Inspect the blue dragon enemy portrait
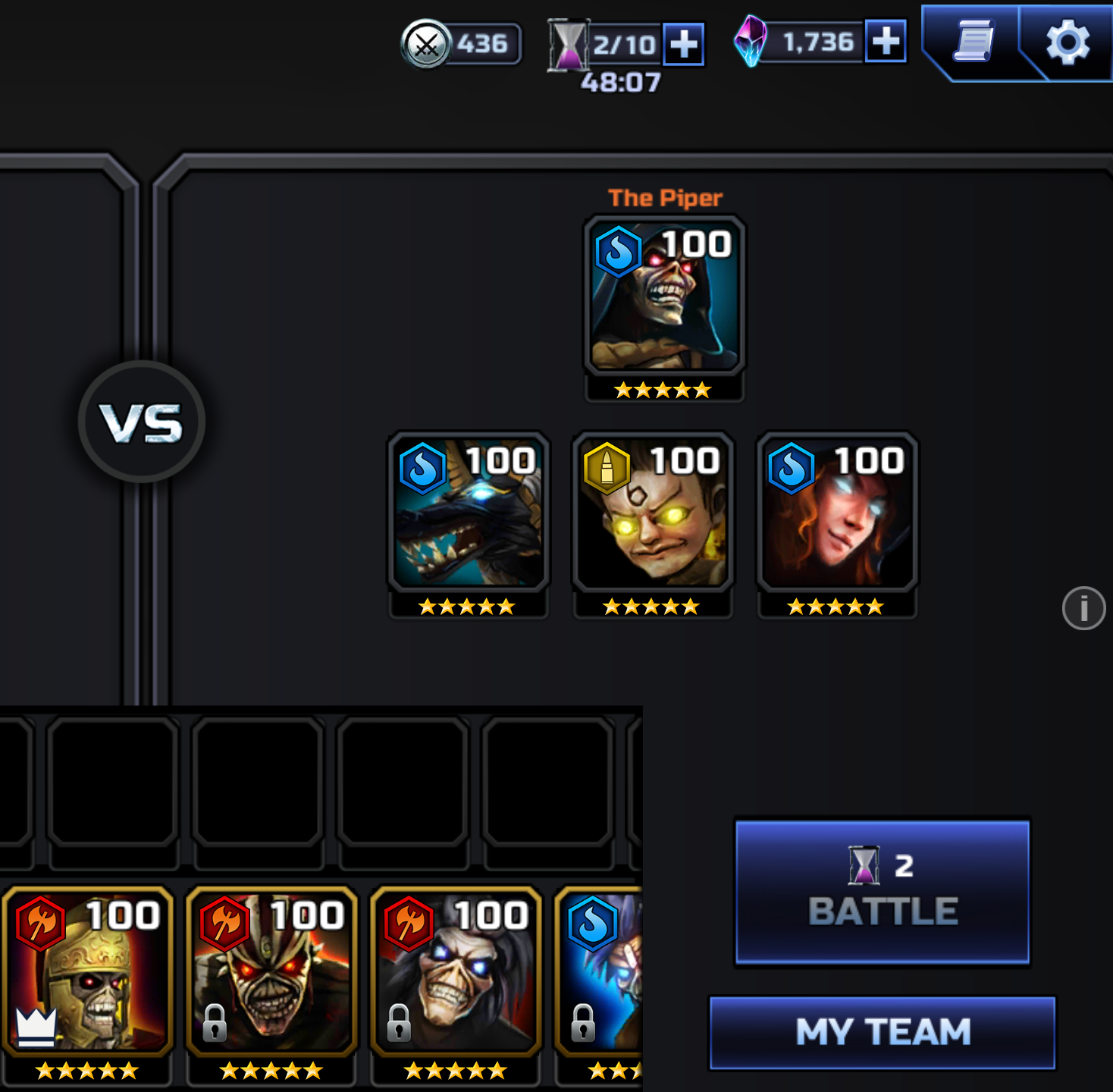Screen dimensions: 1113x1092 click(469, 513)
